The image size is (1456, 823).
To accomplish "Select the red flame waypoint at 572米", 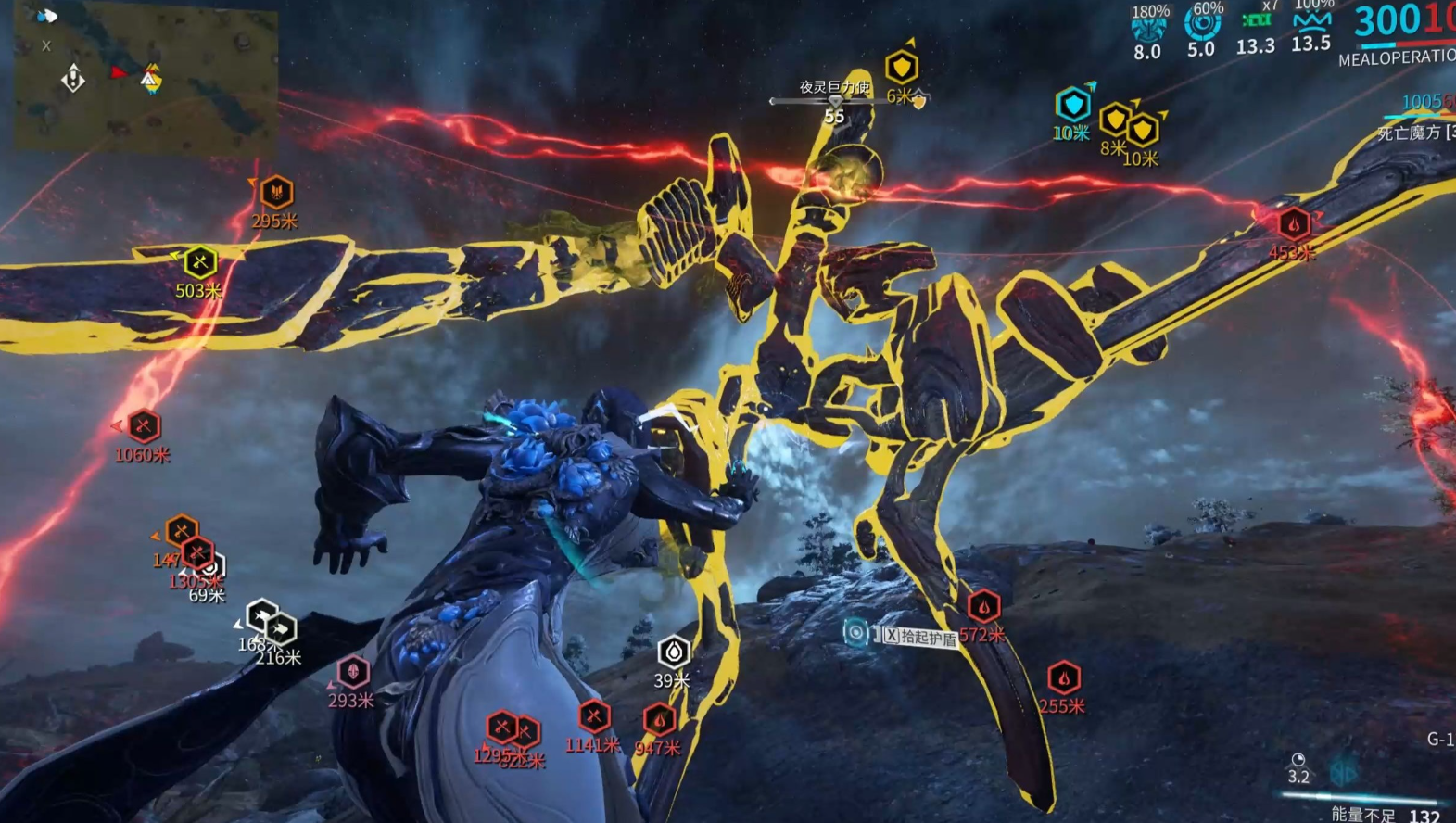I will pyautogui.click(x=983, y=607).
